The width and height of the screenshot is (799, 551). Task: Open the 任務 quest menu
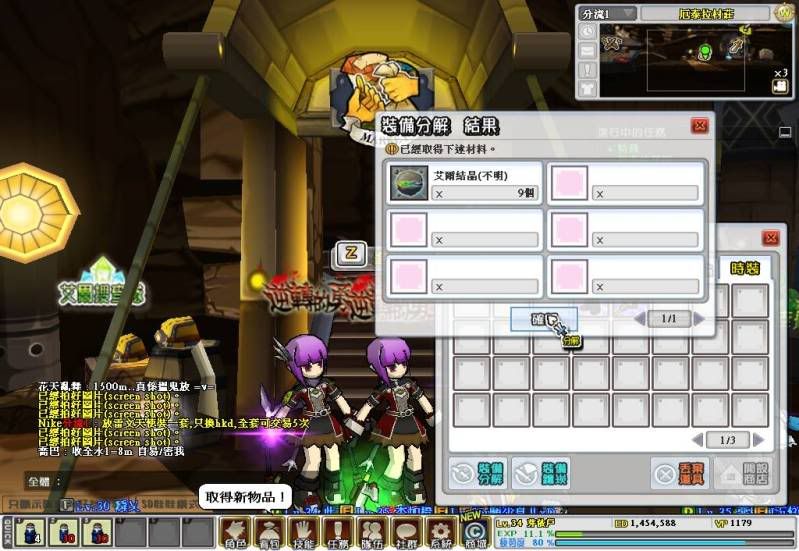pyautogui.click(x=338, y=531)
